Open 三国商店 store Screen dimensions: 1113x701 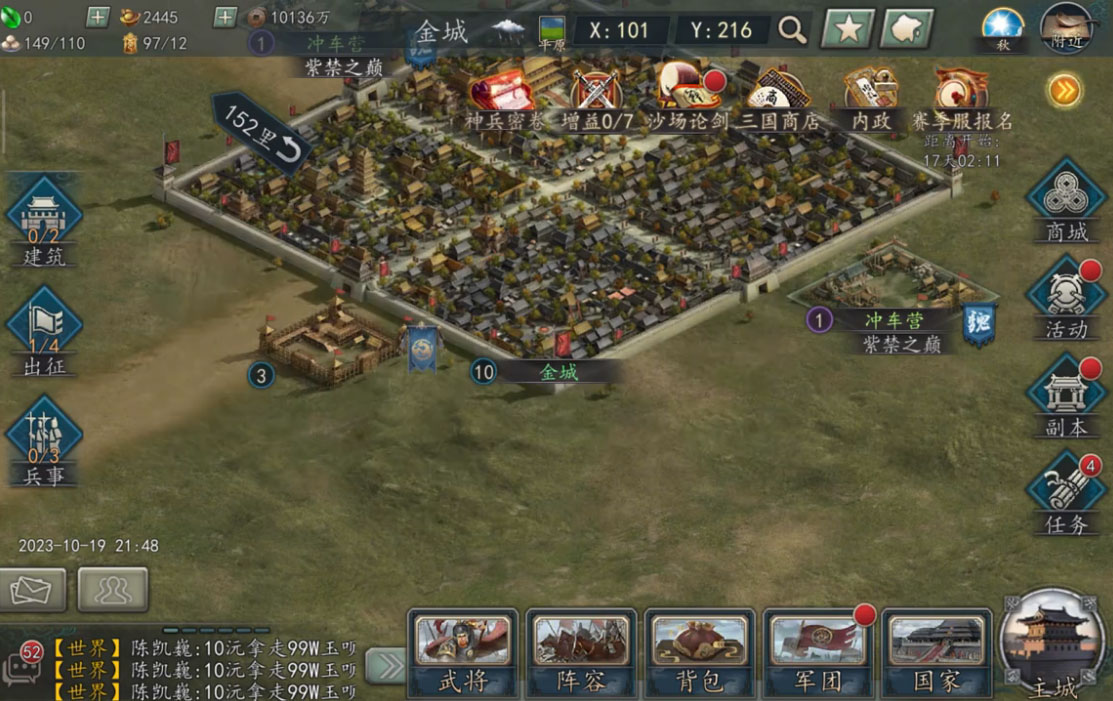tap(780, 98)
